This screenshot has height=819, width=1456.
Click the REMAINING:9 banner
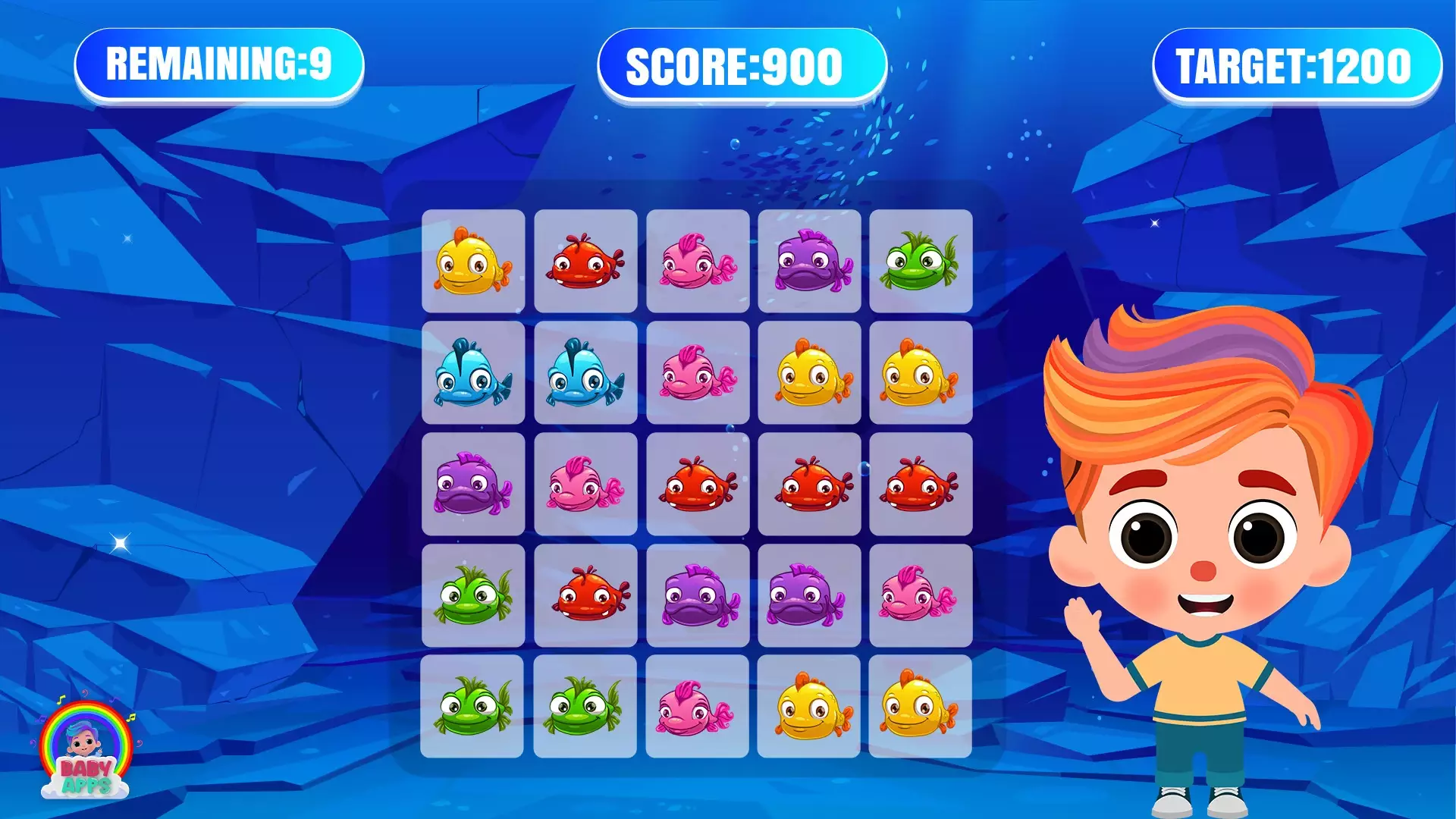pos(218,64)
